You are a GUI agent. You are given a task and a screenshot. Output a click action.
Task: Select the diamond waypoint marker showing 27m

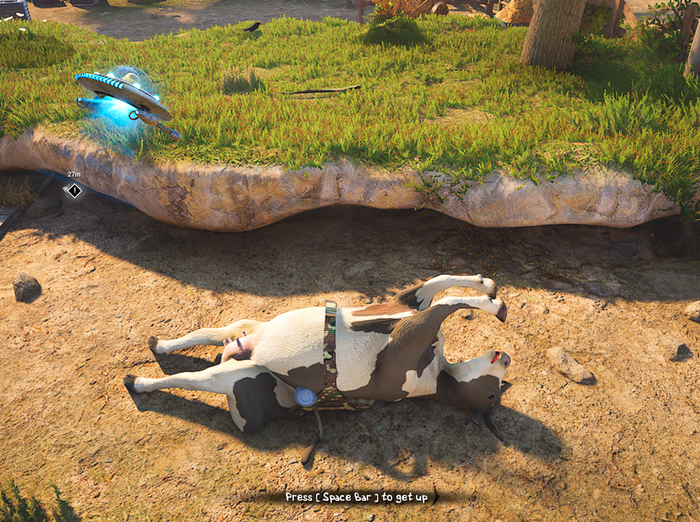(x=74, y=189)
